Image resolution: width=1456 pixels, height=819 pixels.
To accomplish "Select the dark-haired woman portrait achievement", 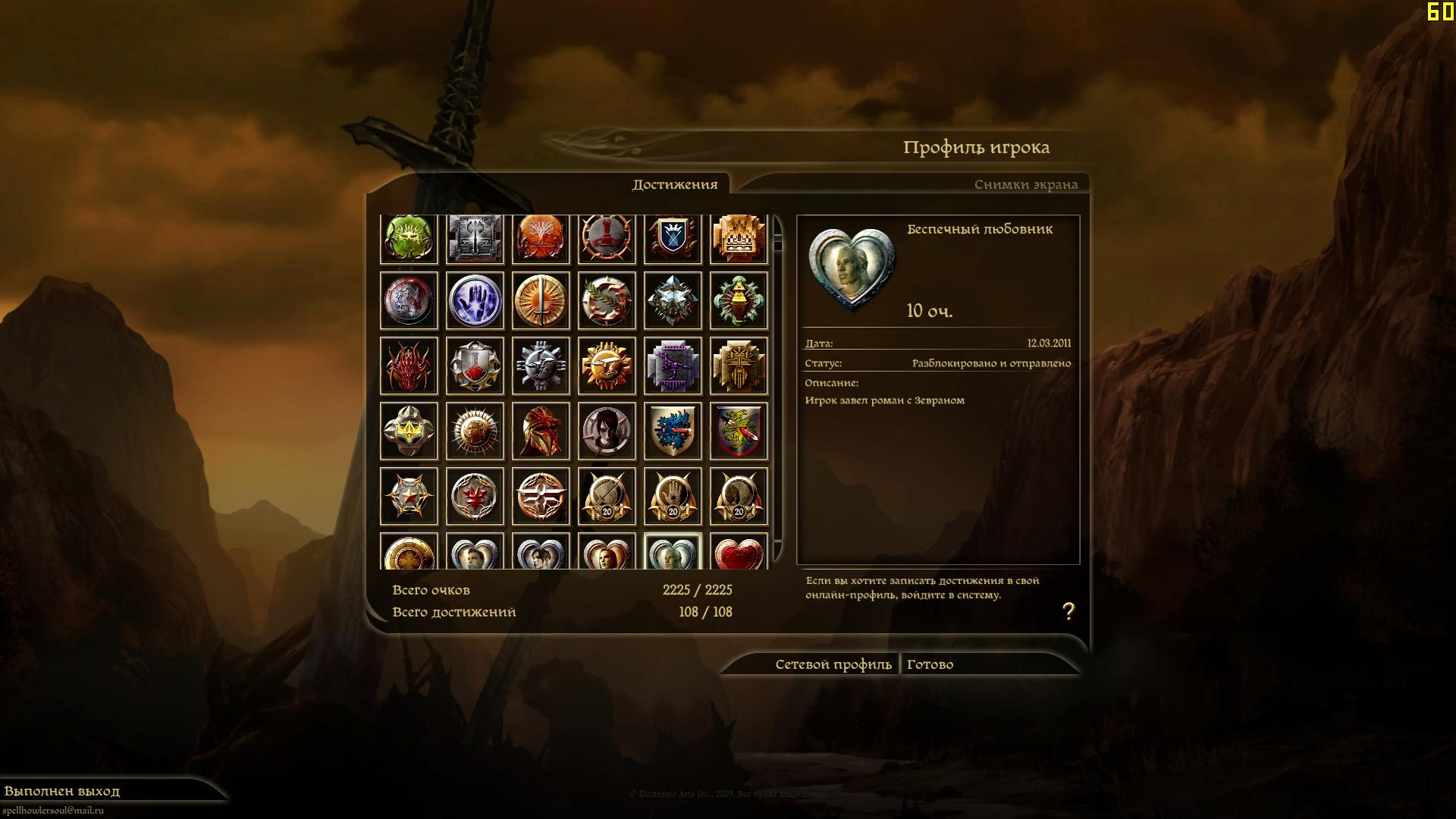I will point(607,431).
